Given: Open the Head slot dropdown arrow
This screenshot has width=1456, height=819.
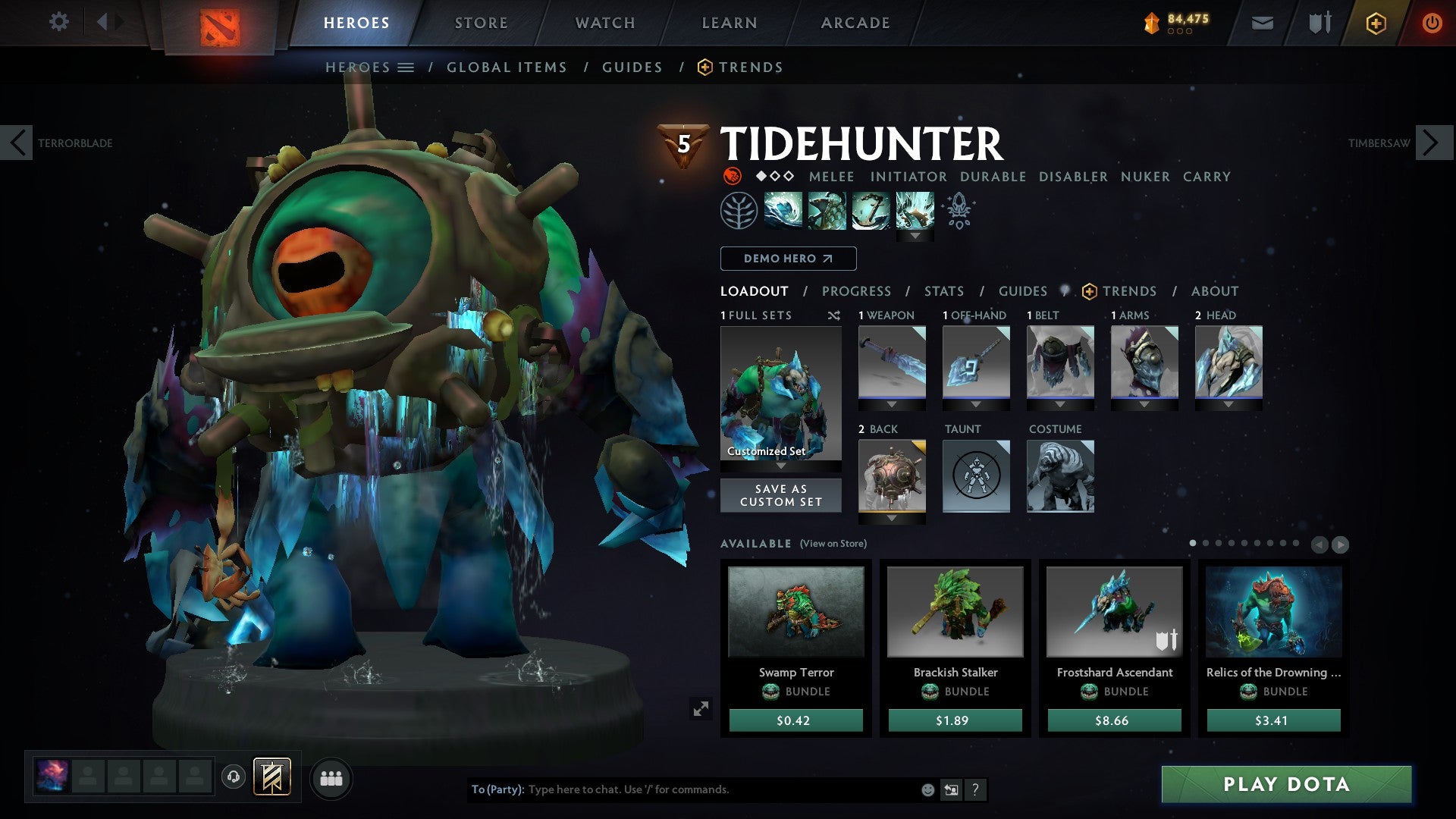Looking at the screenshot, I should tap(1228, 404).
